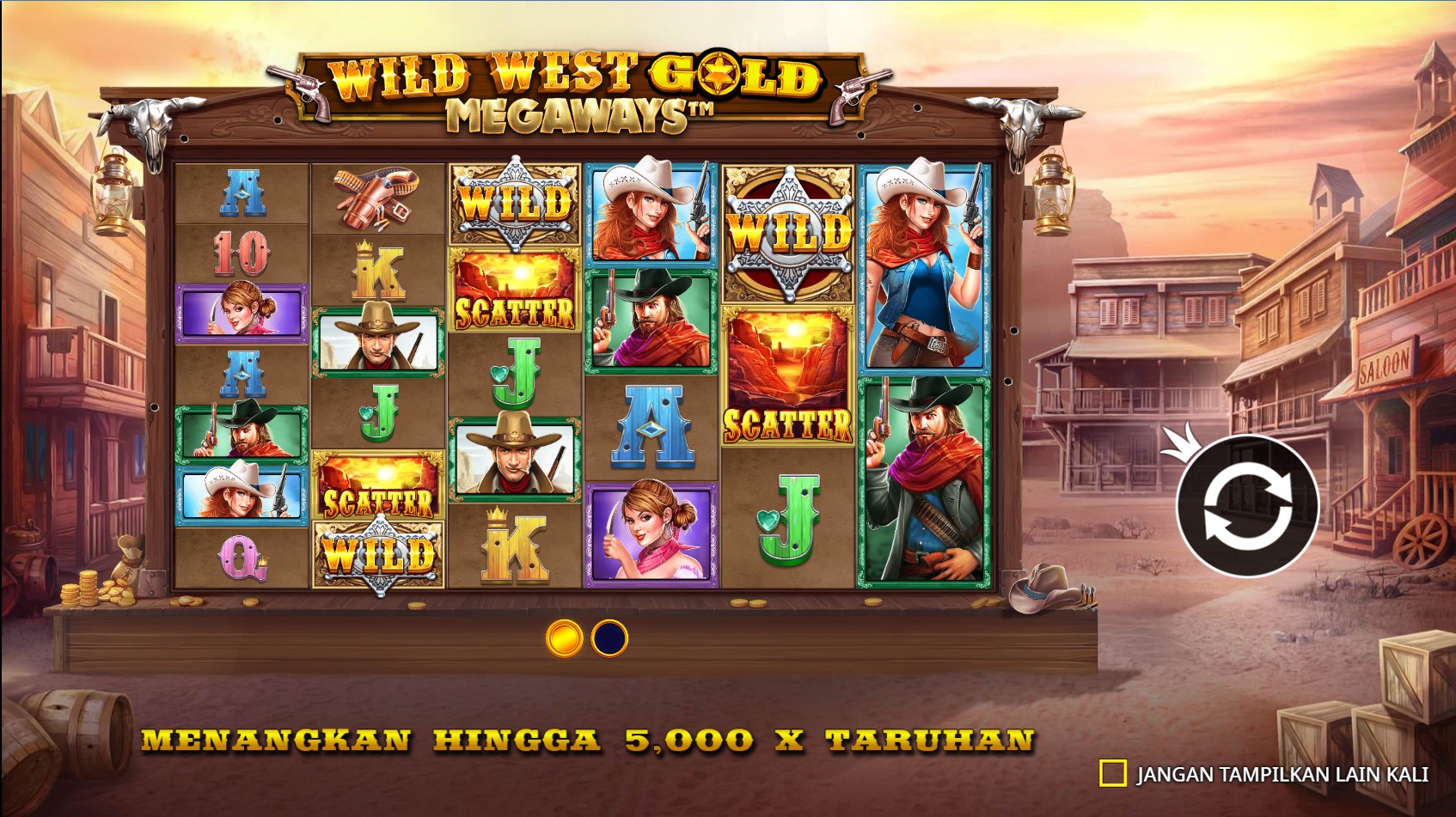Click the circular arrows continue button
Viewport: 1456px width, 817px height.
(1247, 505)
